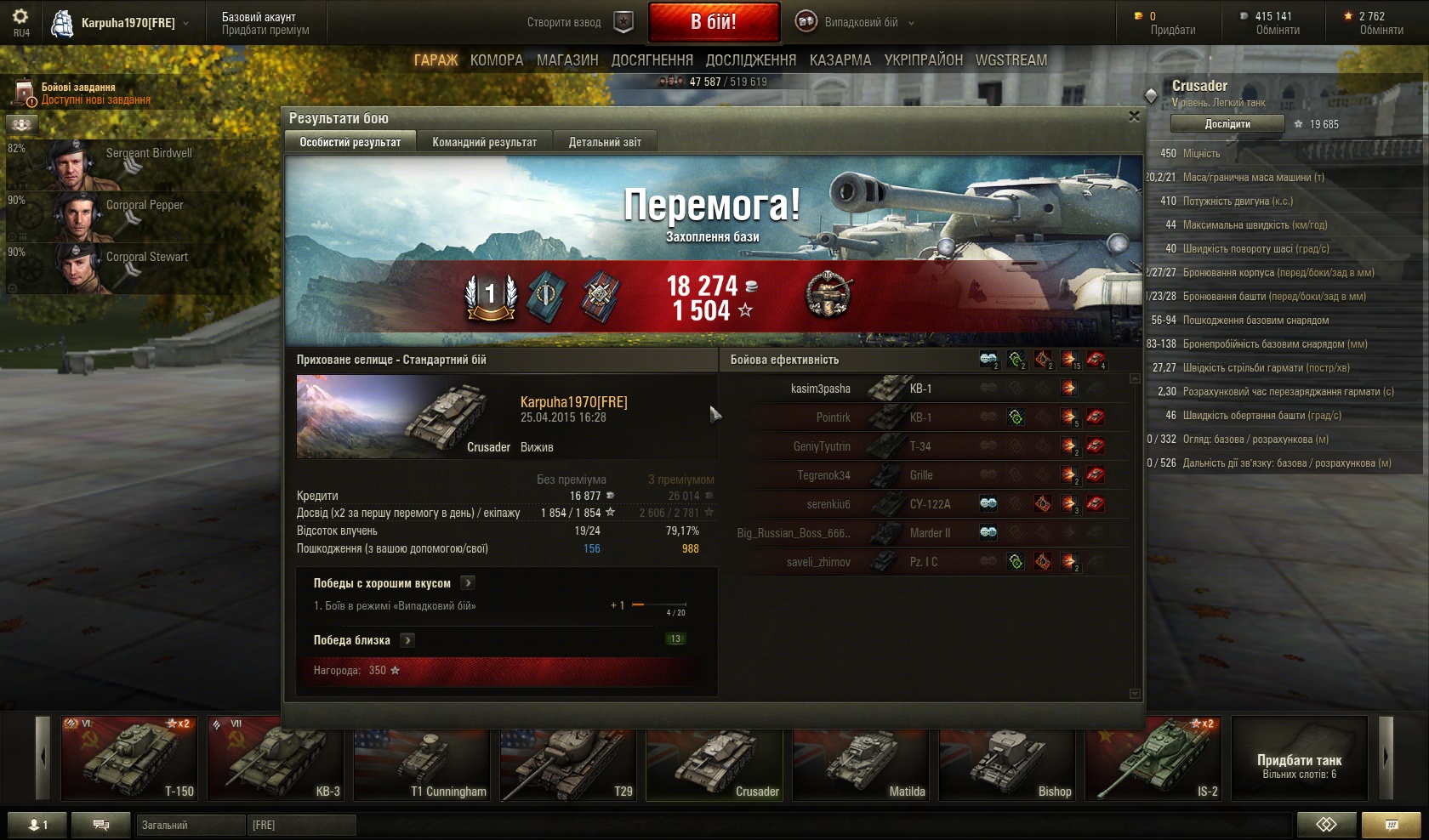
Task: Switch to the Командний результат tab
Action: [484, 142]
